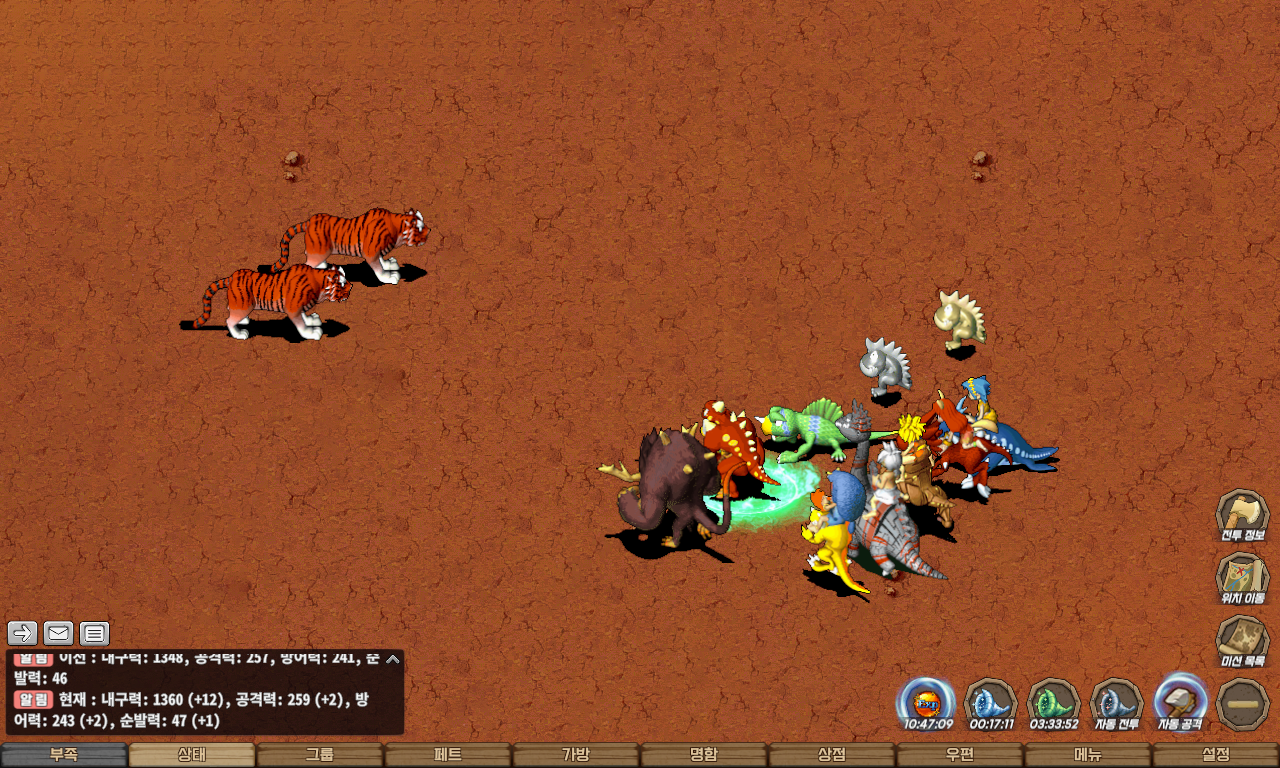Click the Exp boost orb icon

click(925, 701)
